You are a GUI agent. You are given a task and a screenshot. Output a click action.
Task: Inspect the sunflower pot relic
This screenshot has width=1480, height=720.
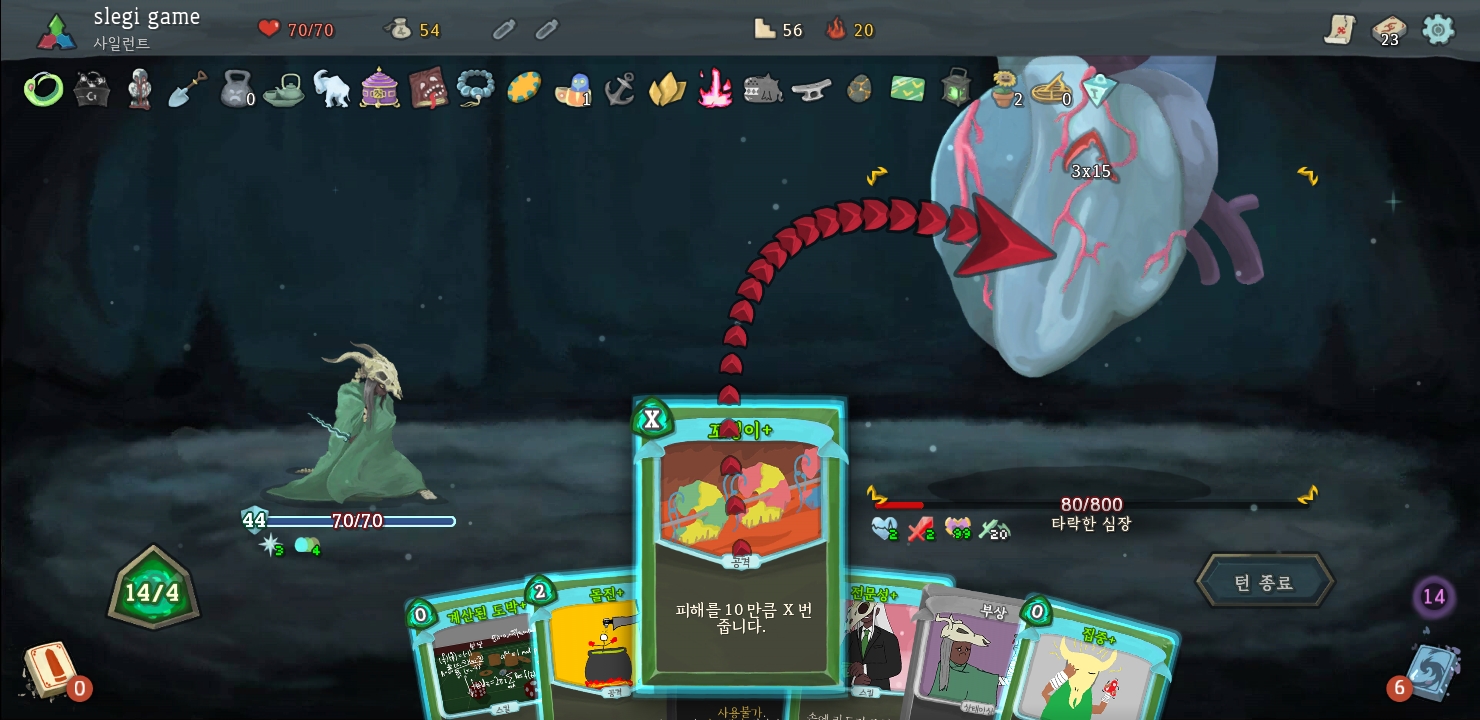click(1004, 89)
